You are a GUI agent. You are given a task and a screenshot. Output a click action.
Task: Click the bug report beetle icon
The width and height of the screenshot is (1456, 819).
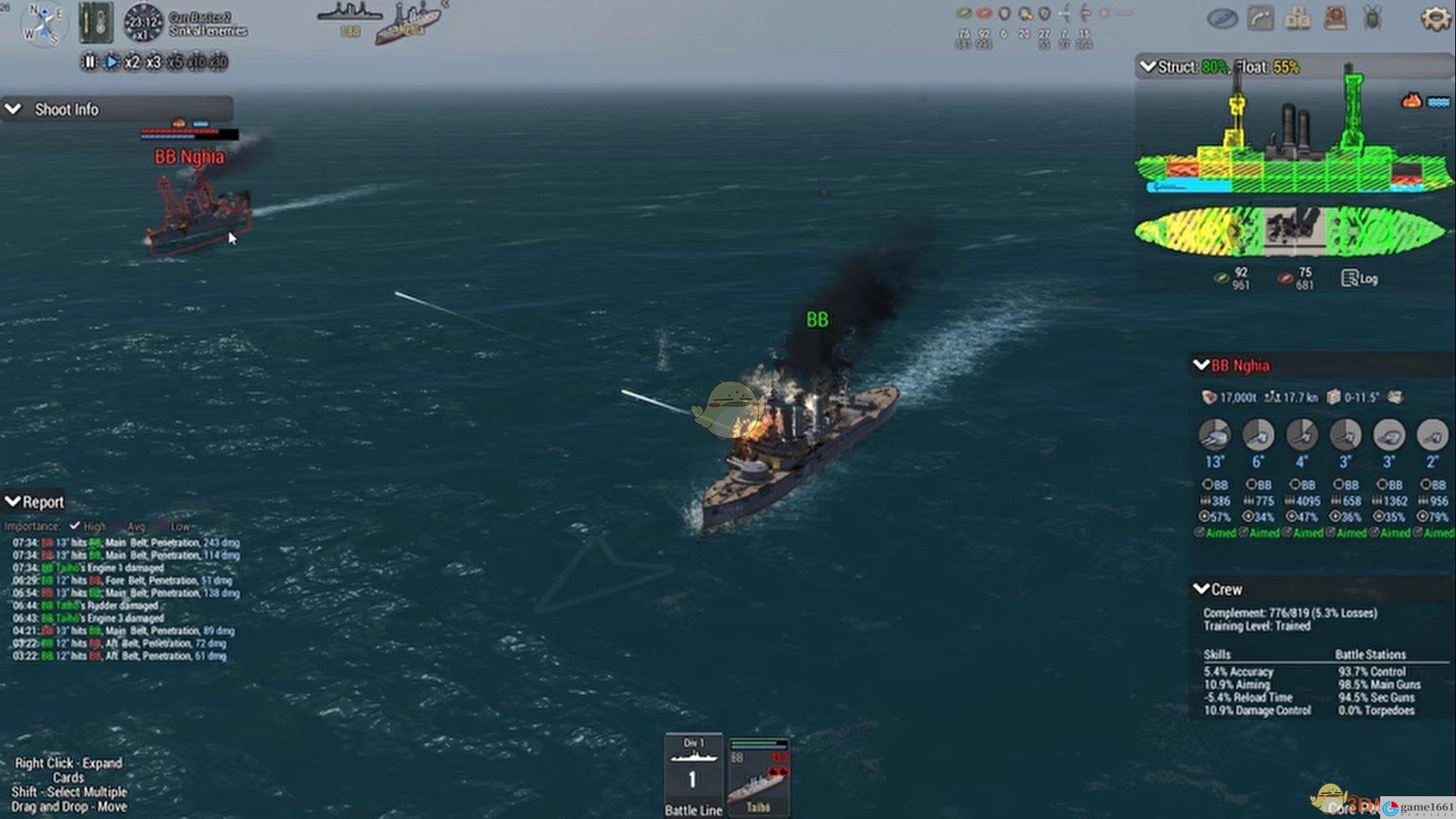(1373, 18)
